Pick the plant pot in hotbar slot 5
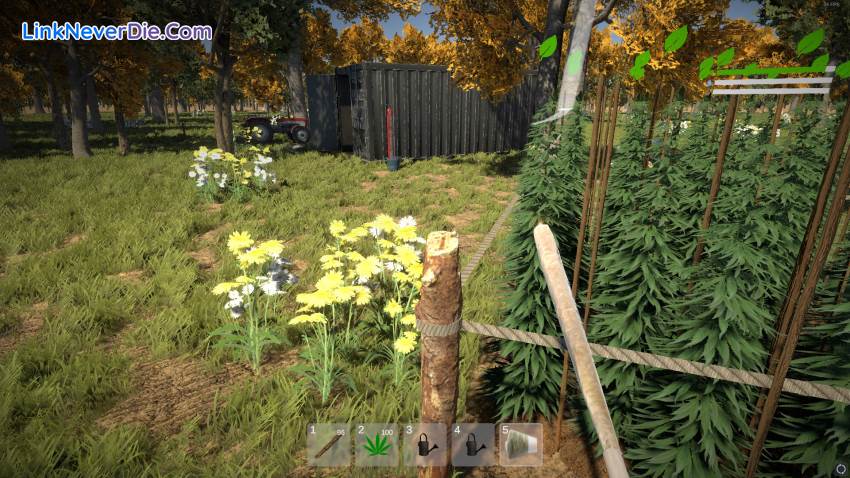The image size is (850, 478). pos(520,444)
